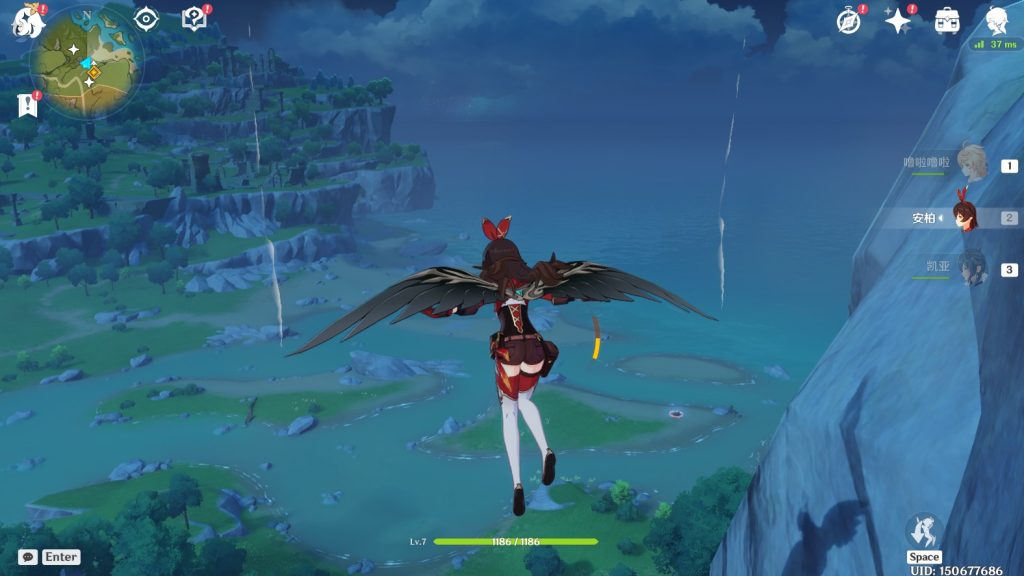Switch to party member 凯亚

(x=971, y=268)
